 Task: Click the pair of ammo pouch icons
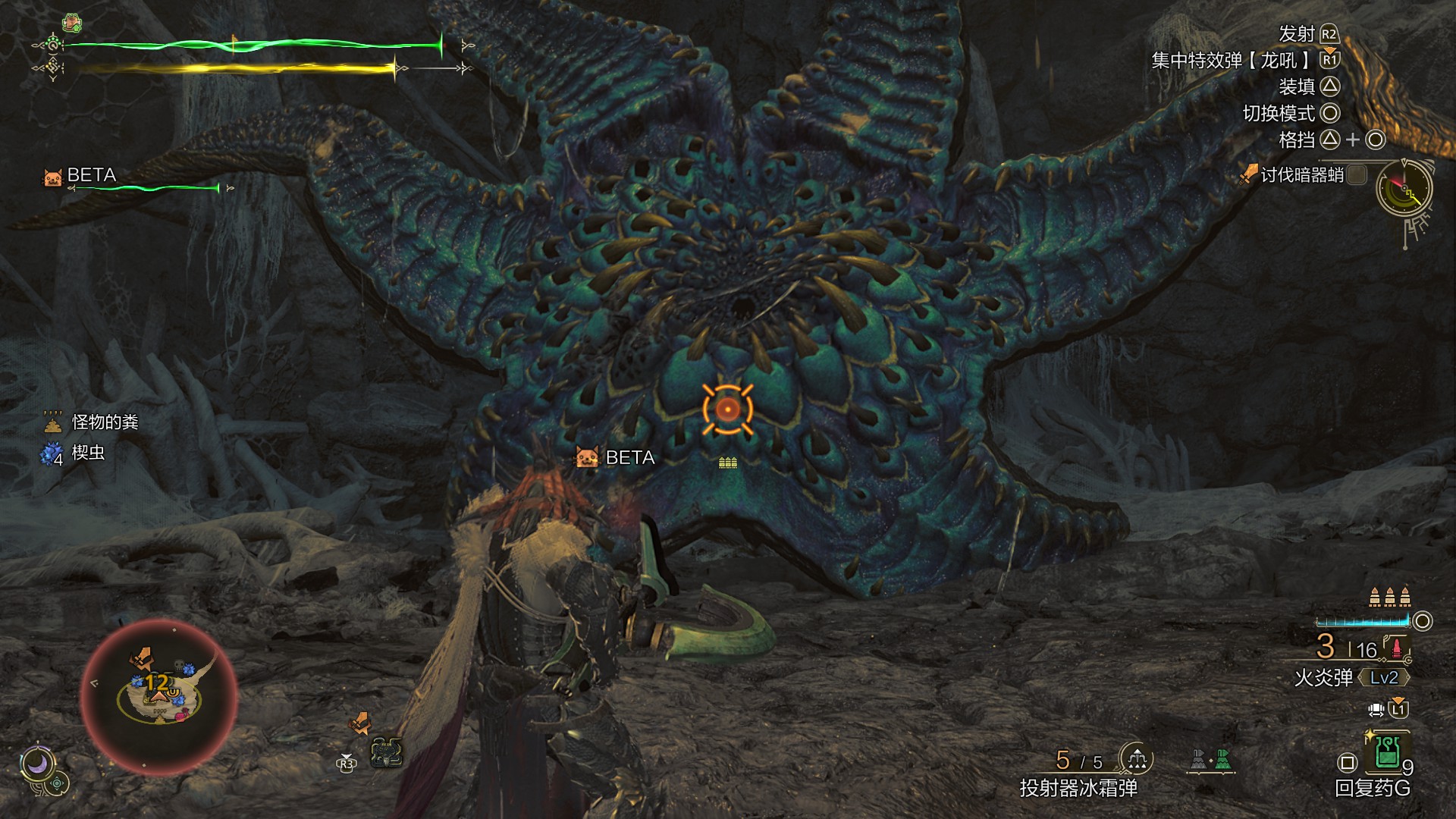pyautogui.click(x=1211, y=760)
